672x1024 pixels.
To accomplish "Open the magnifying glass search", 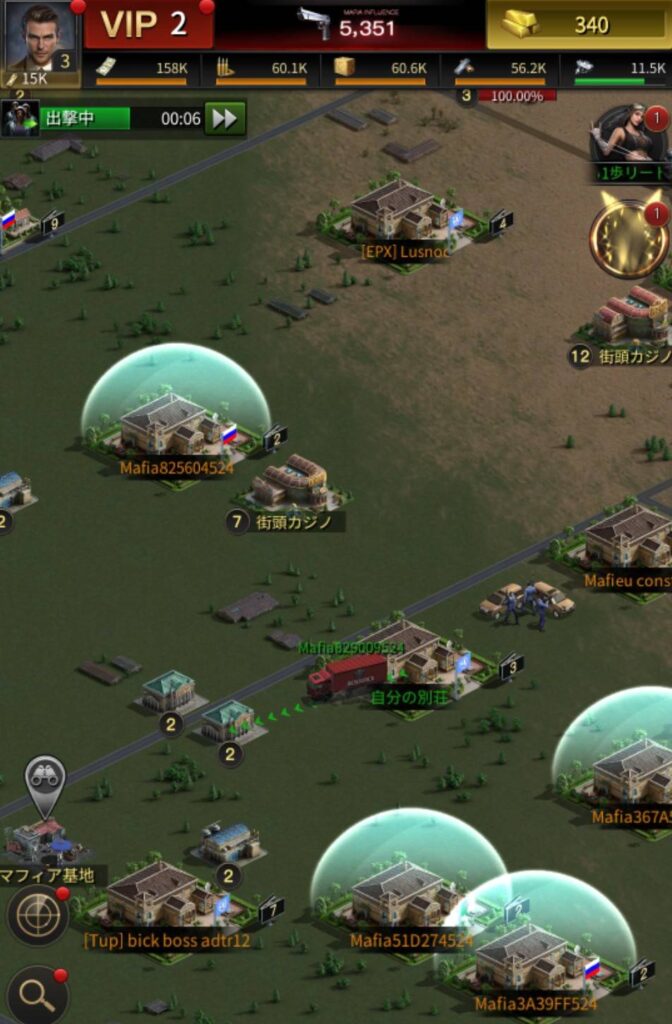I will 37,993.
